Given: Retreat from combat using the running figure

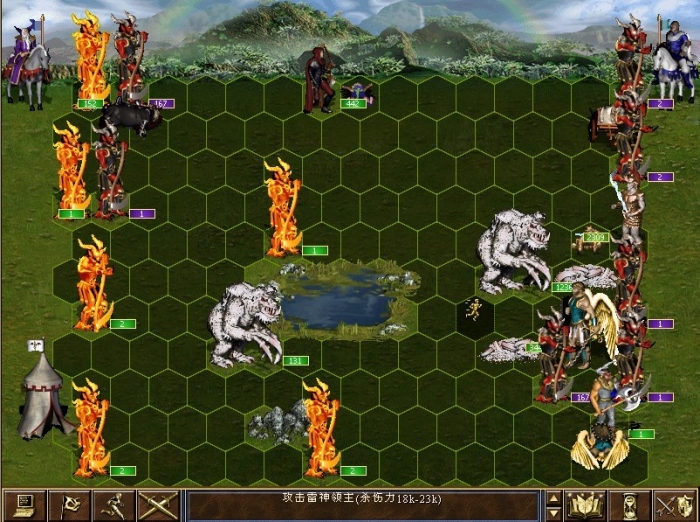Looking at the screenshot, I should (x=113, y=505).
